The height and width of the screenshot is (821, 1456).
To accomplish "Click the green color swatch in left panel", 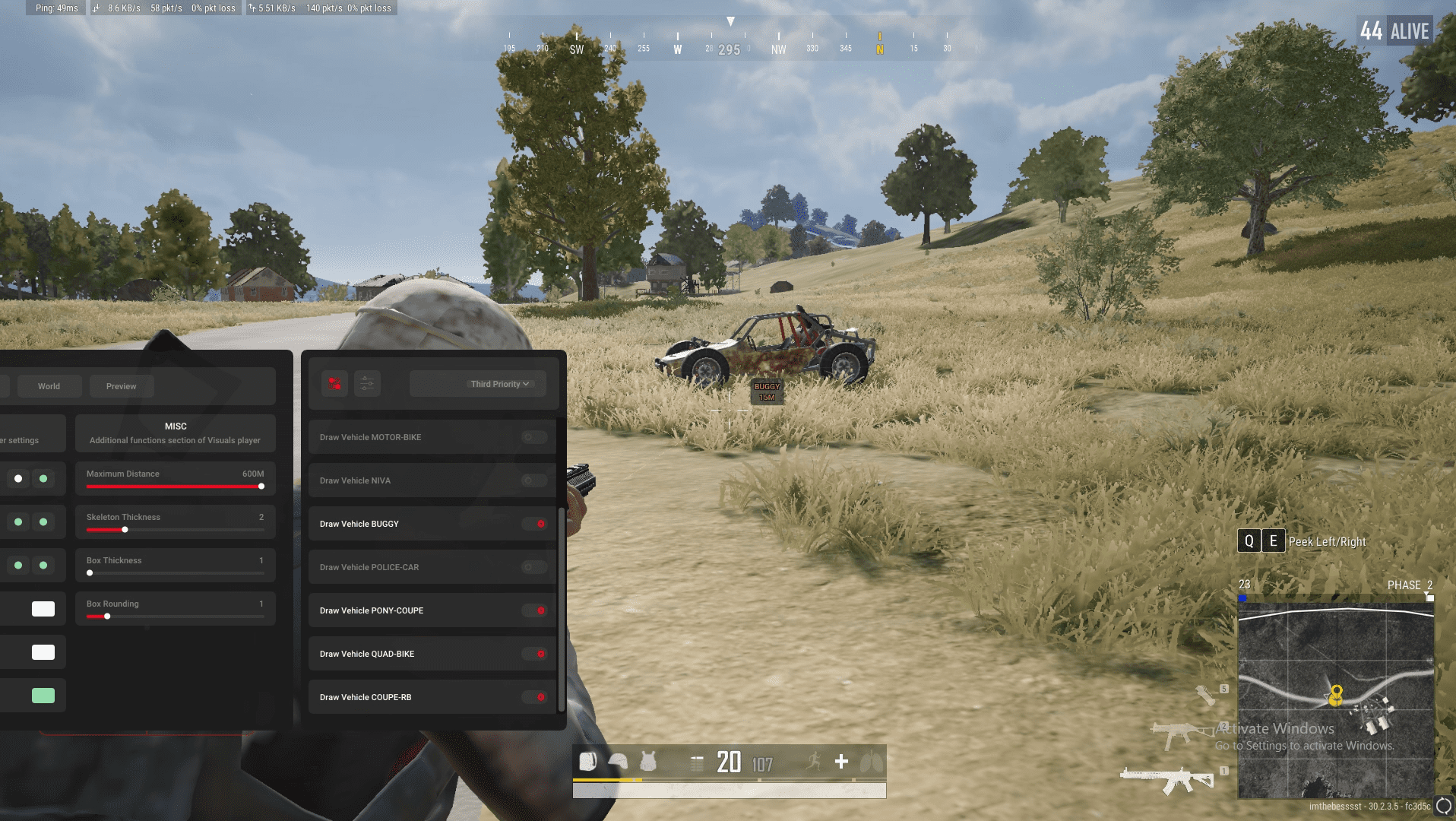I will 43,695.
